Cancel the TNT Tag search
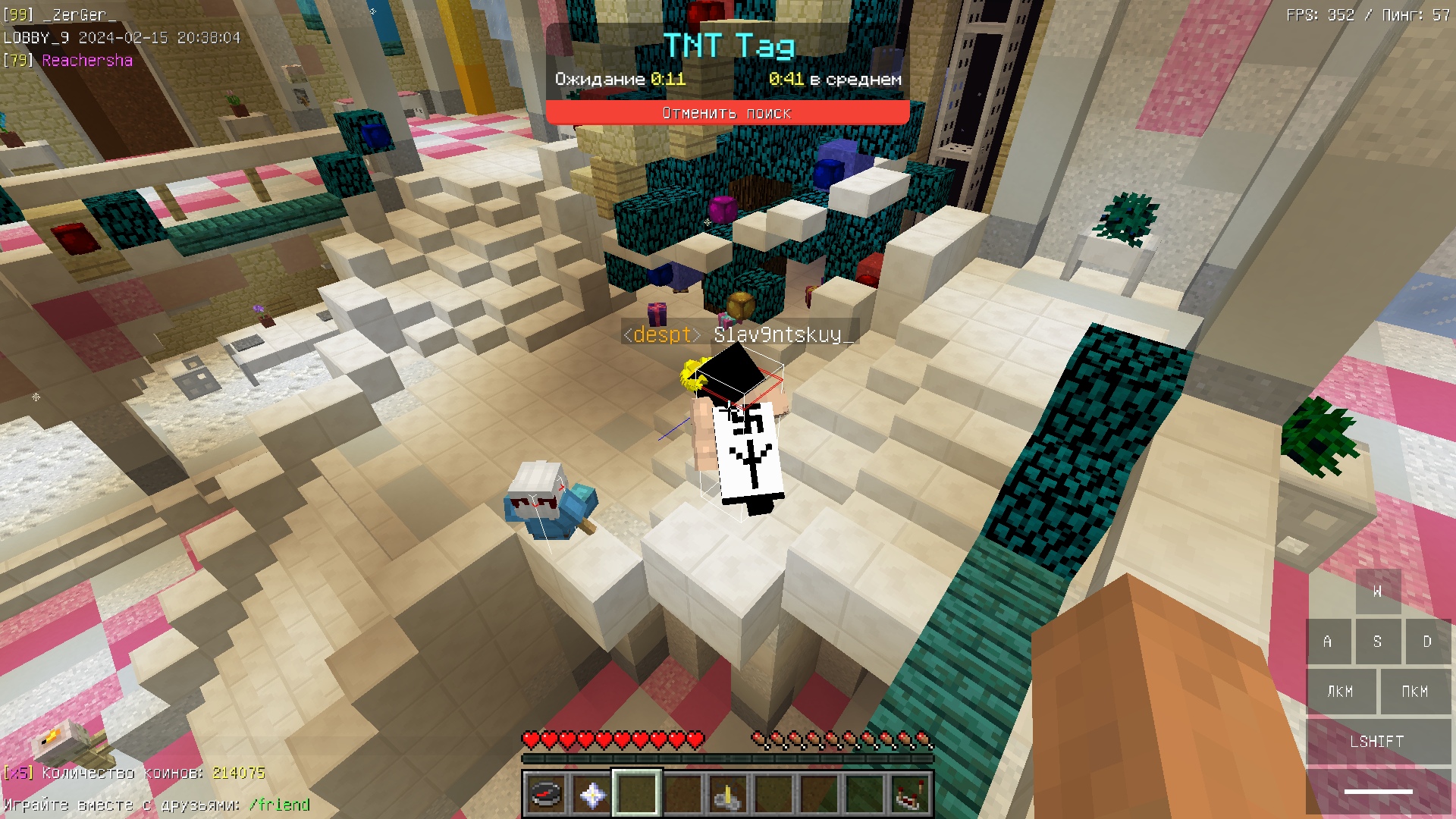This screenshot has width=1456, height=819. pos(726,113)
